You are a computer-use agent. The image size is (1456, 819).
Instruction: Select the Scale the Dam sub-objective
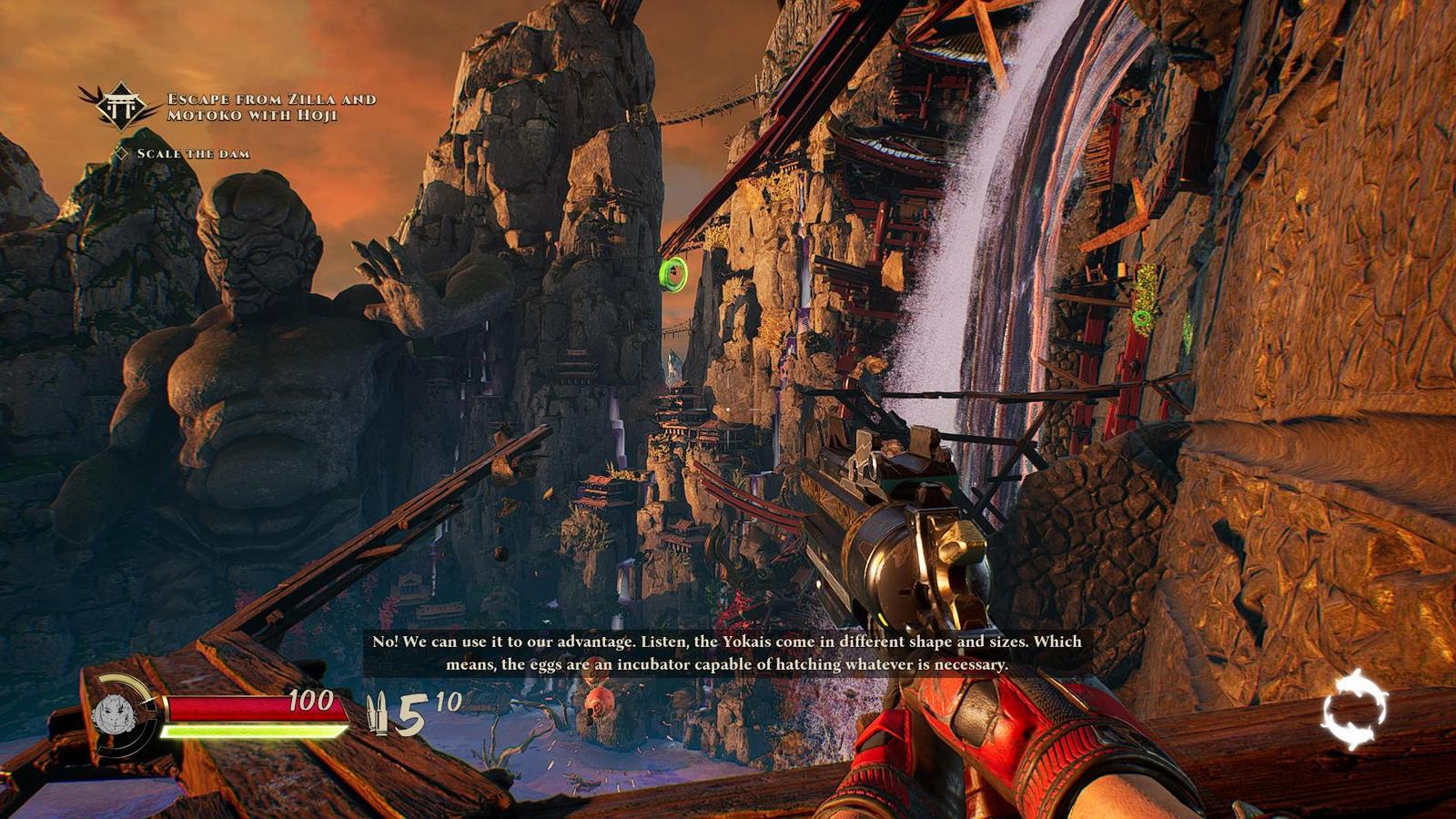192,154
